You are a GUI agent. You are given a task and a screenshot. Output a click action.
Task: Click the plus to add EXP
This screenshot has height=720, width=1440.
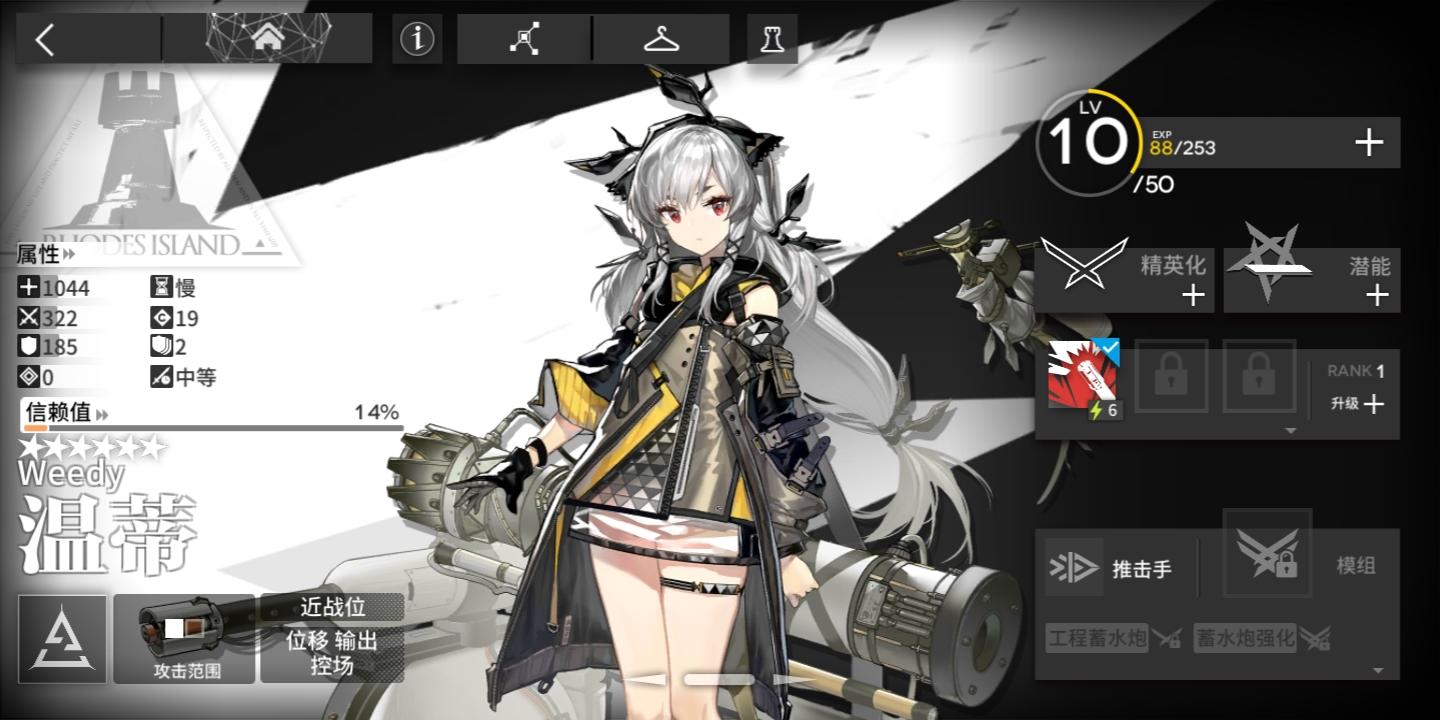pyautogui.click(x=1368, y=142)
